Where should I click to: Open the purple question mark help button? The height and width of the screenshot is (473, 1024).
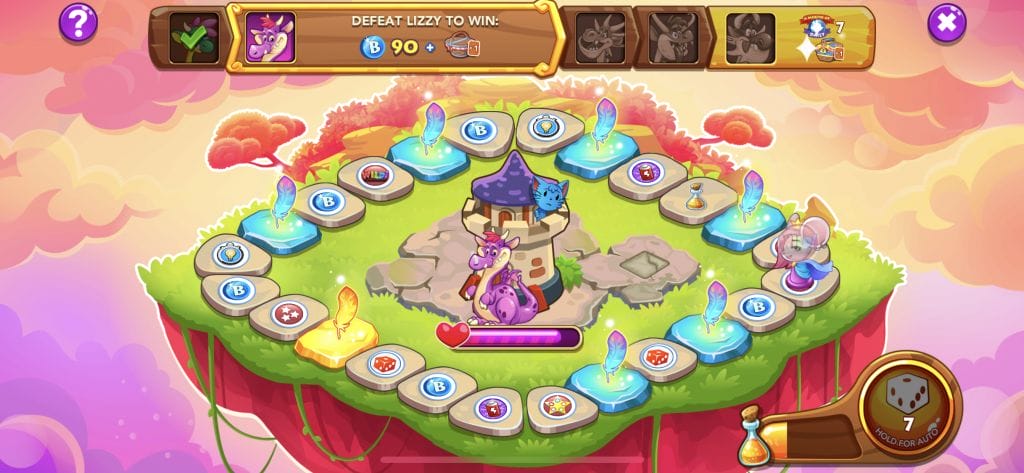pos(78,22)
